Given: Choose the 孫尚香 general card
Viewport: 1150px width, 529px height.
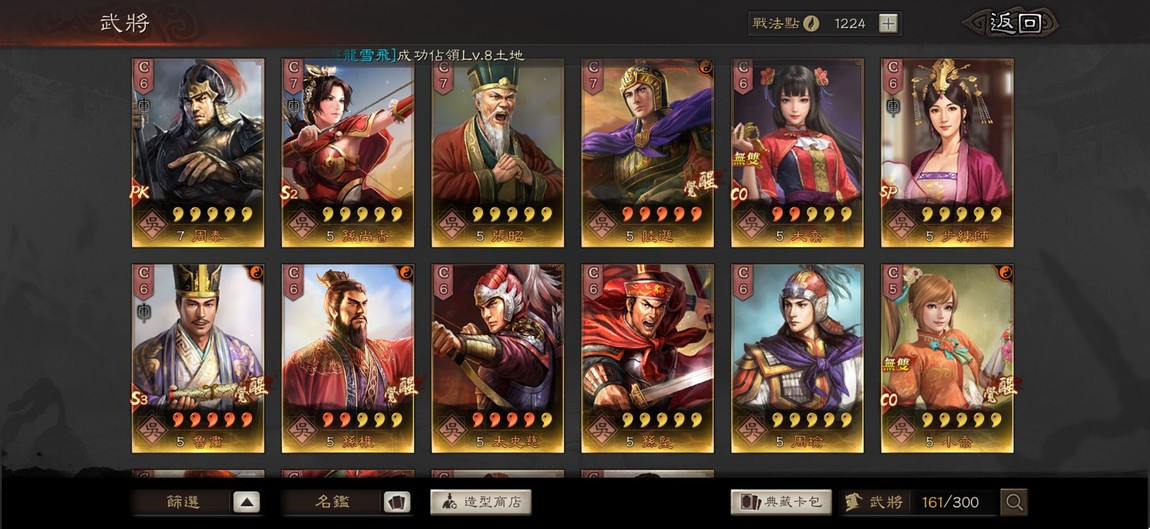Looking at the screenshot, I should (348, 152).
